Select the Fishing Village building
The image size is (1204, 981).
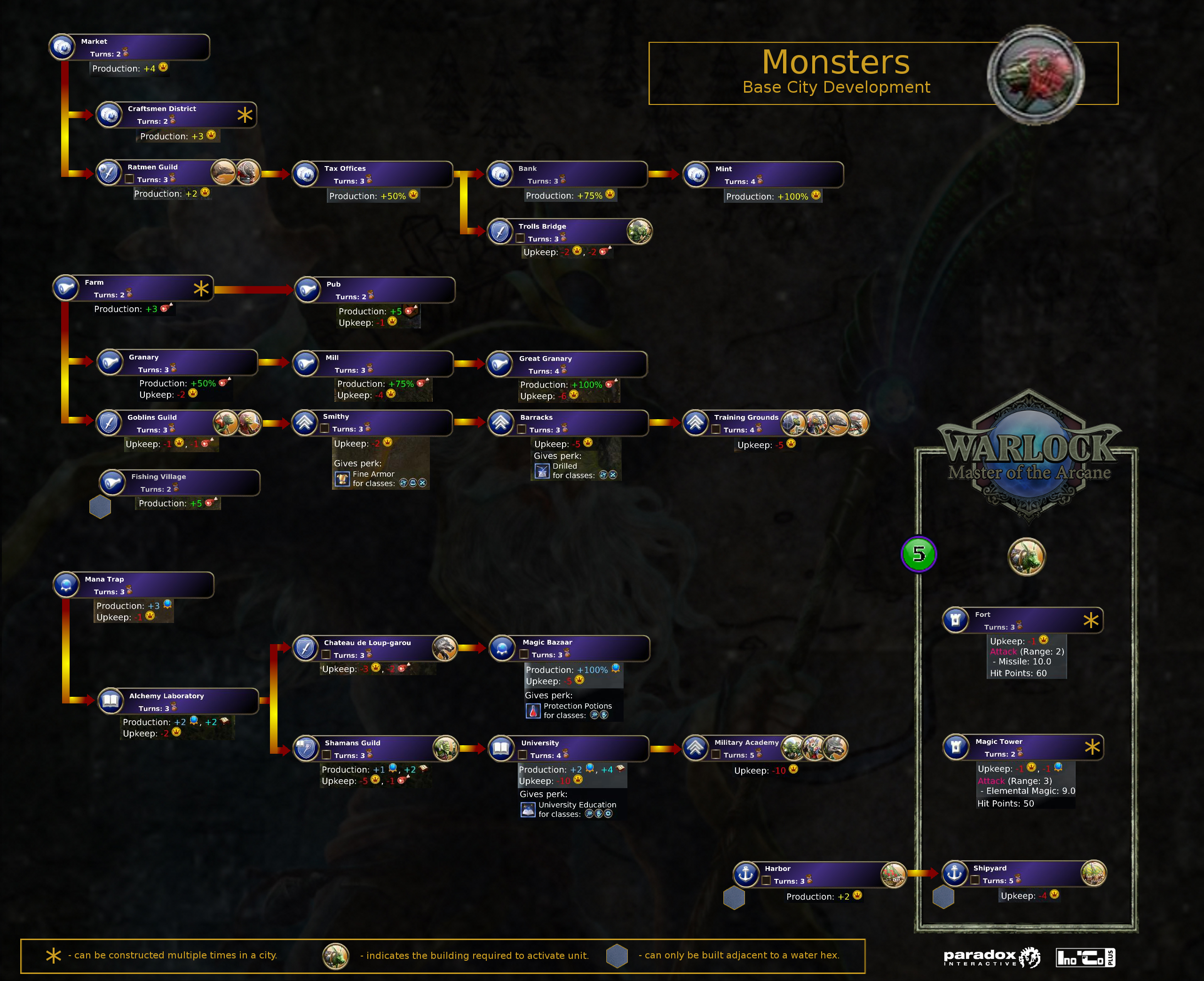tap(180, 483)
